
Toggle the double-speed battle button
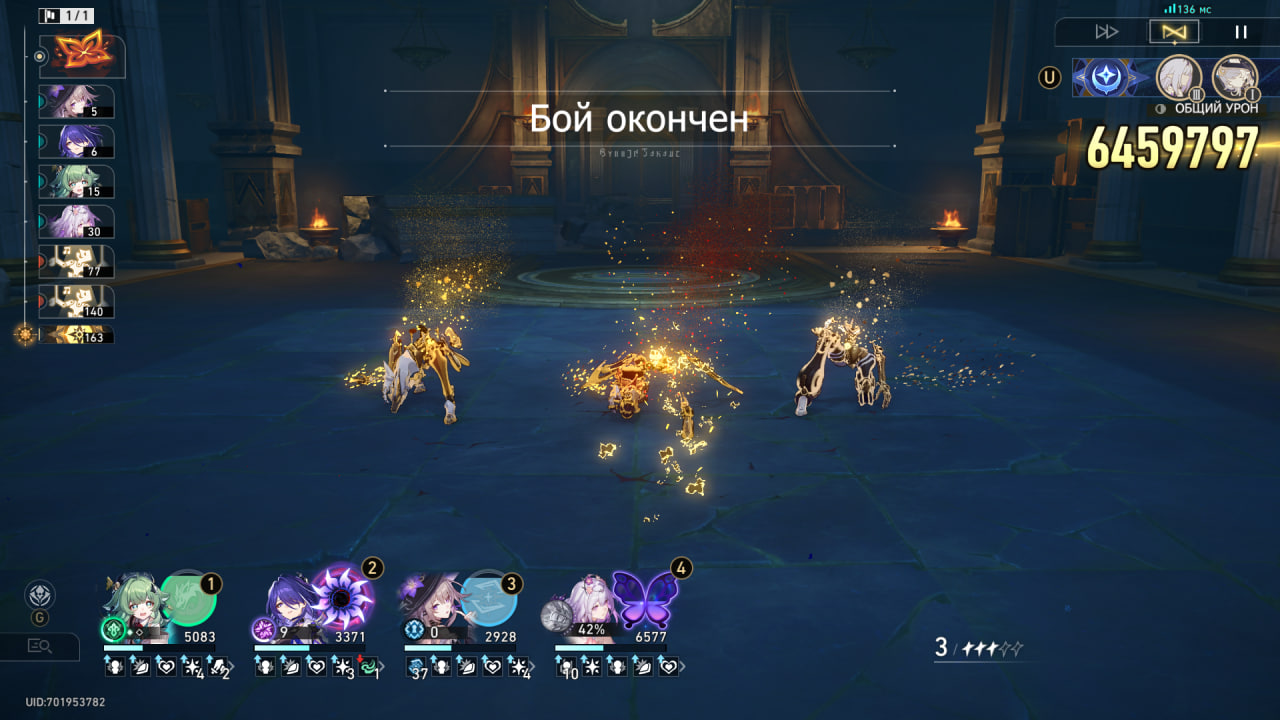coord(1106,32)
